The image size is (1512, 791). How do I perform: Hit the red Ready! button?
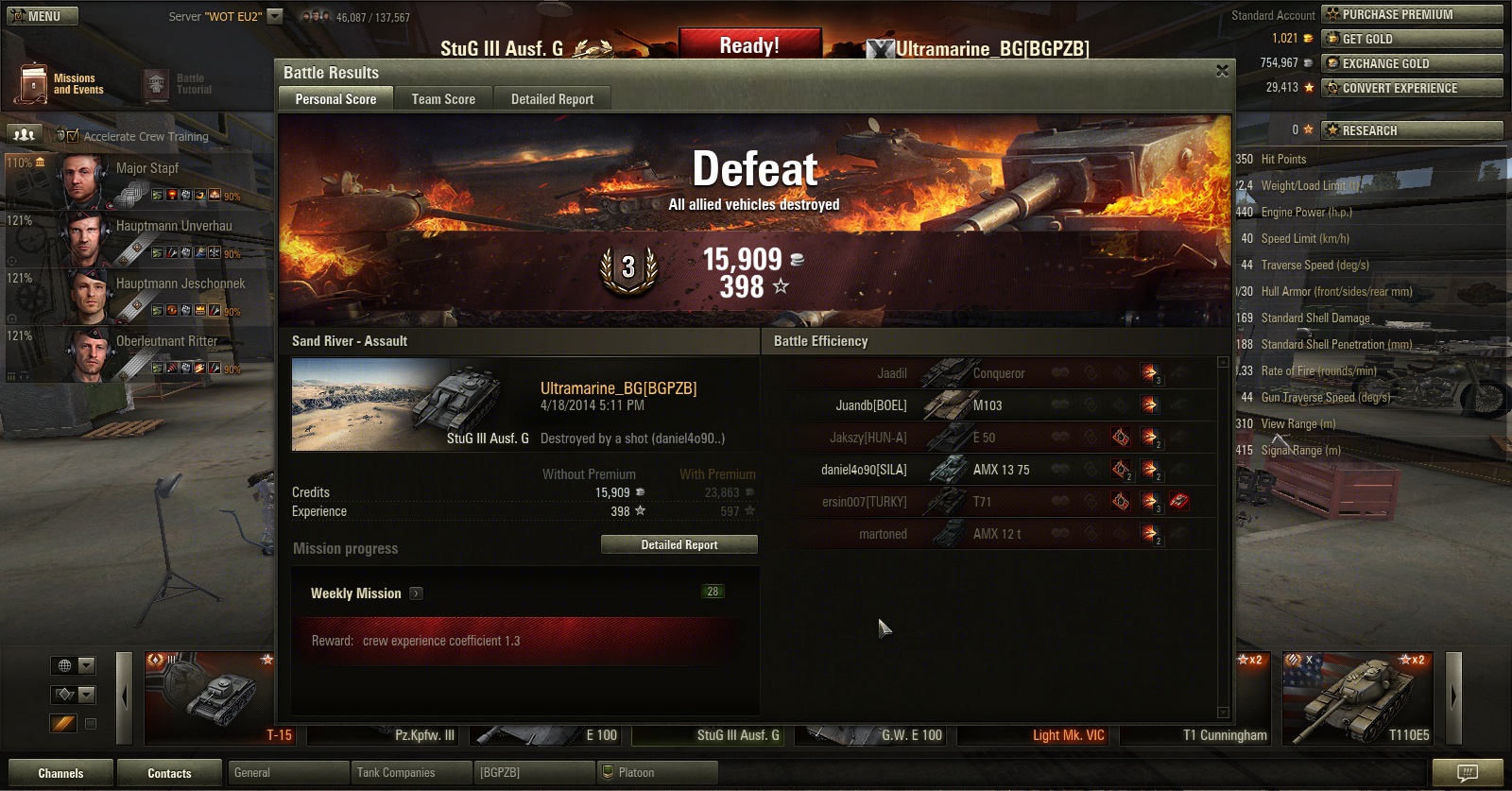pyautogui.click(x=749, y=45)
